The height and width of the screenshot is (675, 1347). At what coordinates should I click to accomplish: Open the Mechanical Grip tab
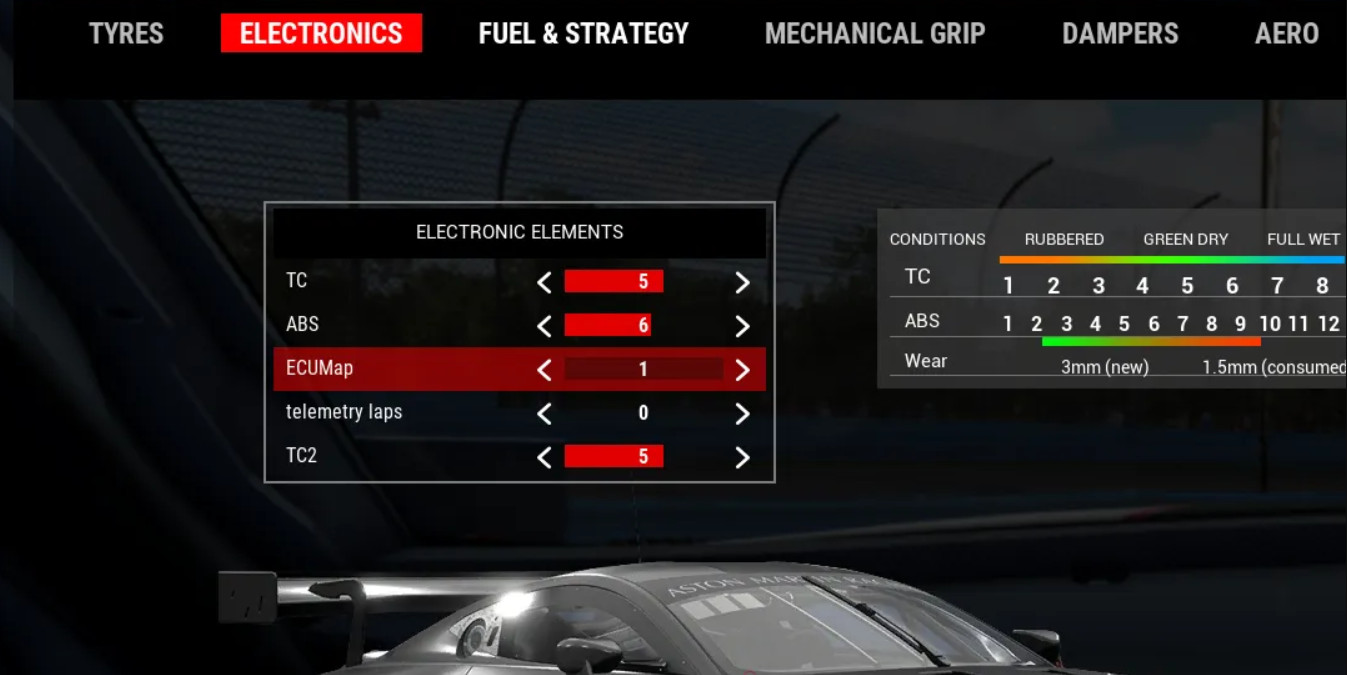(875, 34)
